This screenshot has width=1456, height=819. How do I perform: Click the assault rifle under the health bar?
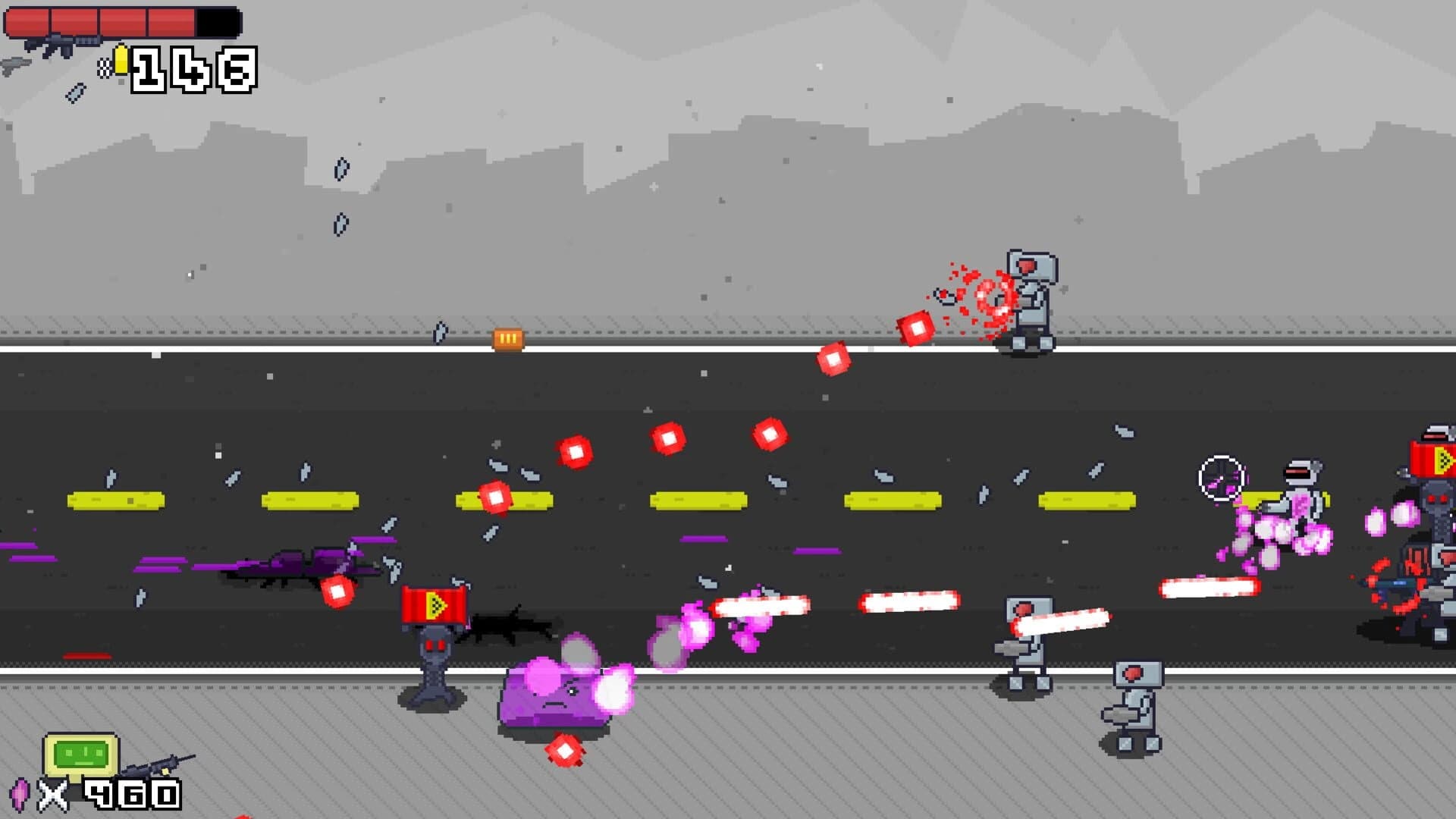pyautogui.click(x=61, y=43)
